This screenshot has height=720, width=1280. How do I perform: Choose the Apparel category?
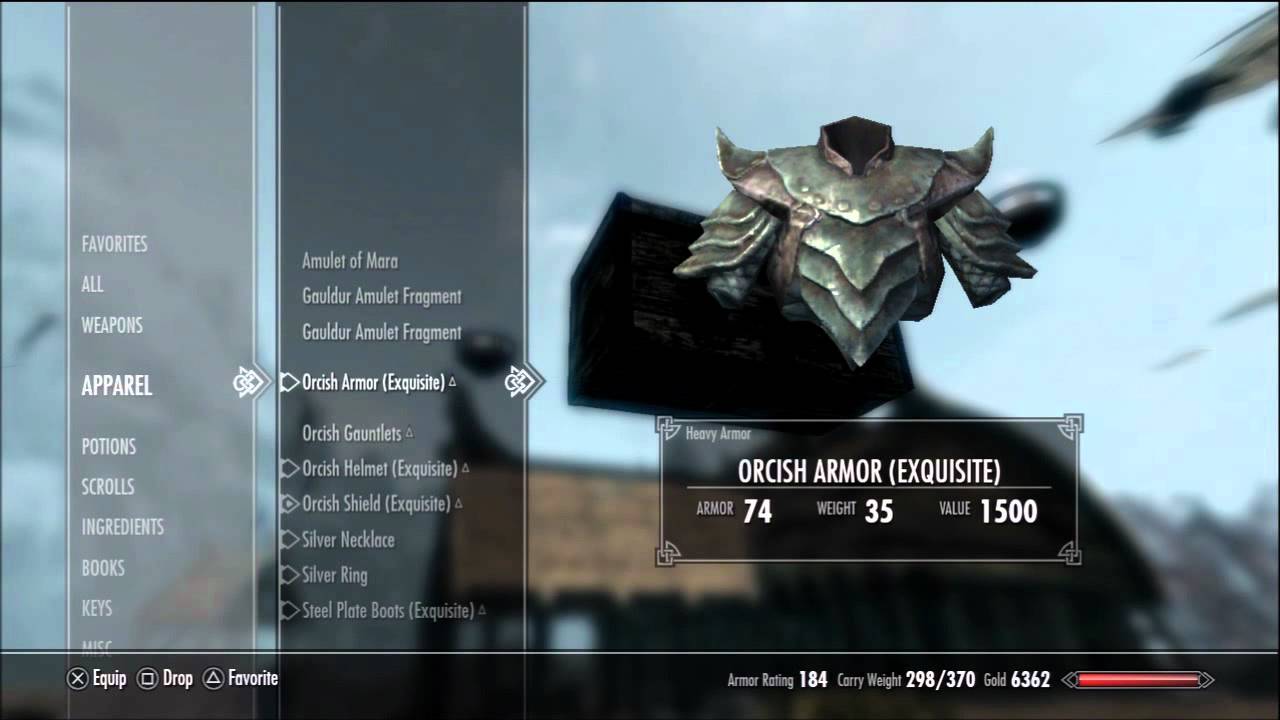[x=117, y=386]
